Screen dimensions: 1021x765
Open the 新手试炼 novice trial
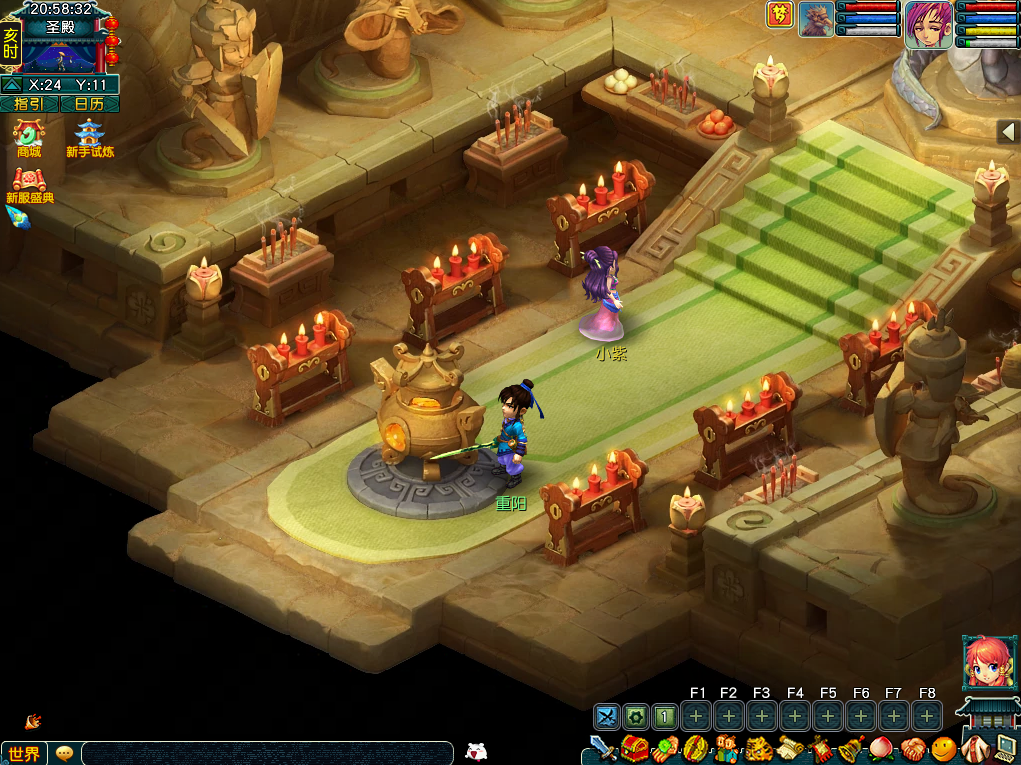(90, 136)
